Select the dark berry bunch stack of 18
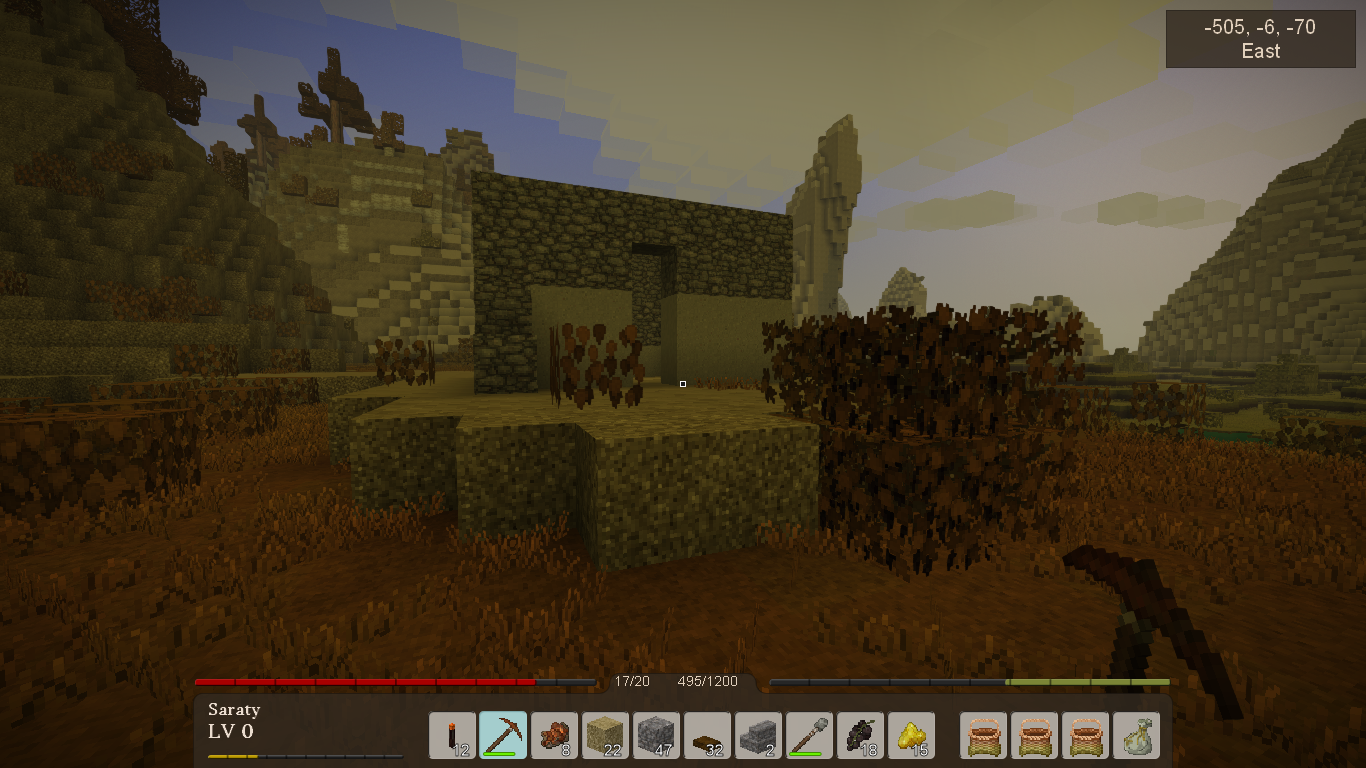The image size is (1366, 768). pyautogui.click(x=861, y=736)
